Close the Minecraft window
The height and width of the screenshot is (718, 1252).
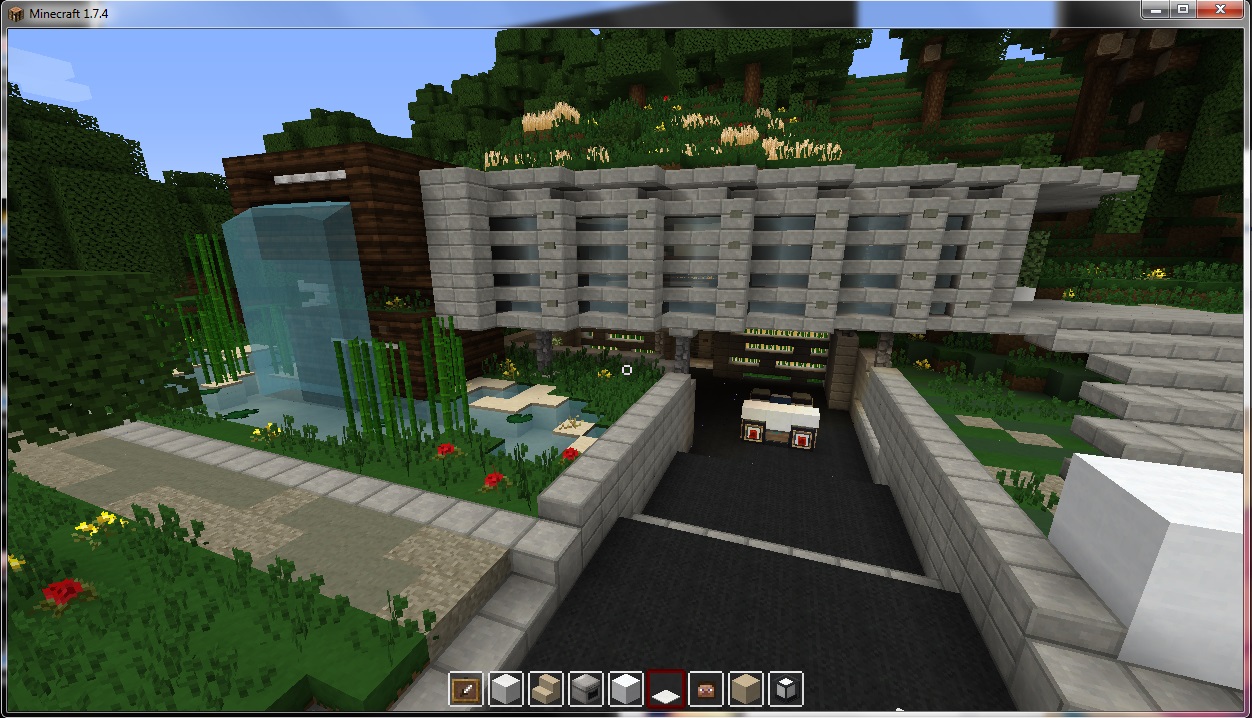tap(1220, 10)
